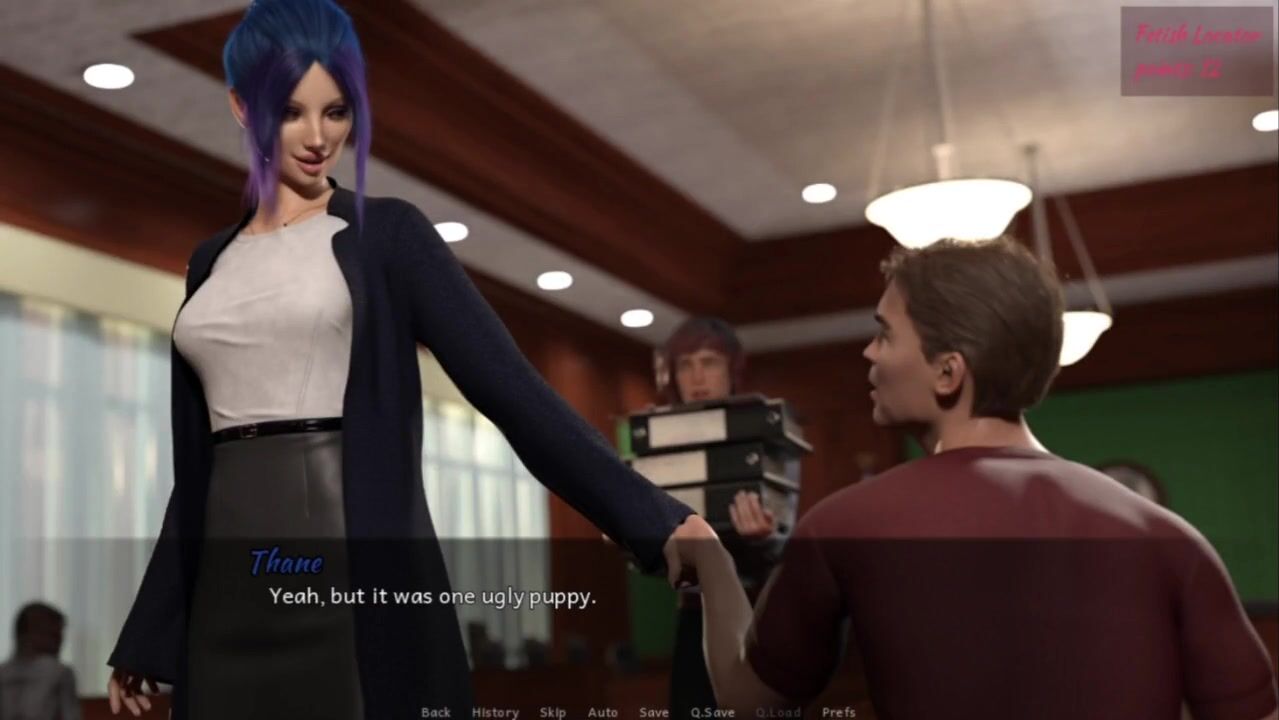Image resolution: width=1279 pixels, height=720 pixels.
Task: Open the Prefs menu
Action: 839,712
